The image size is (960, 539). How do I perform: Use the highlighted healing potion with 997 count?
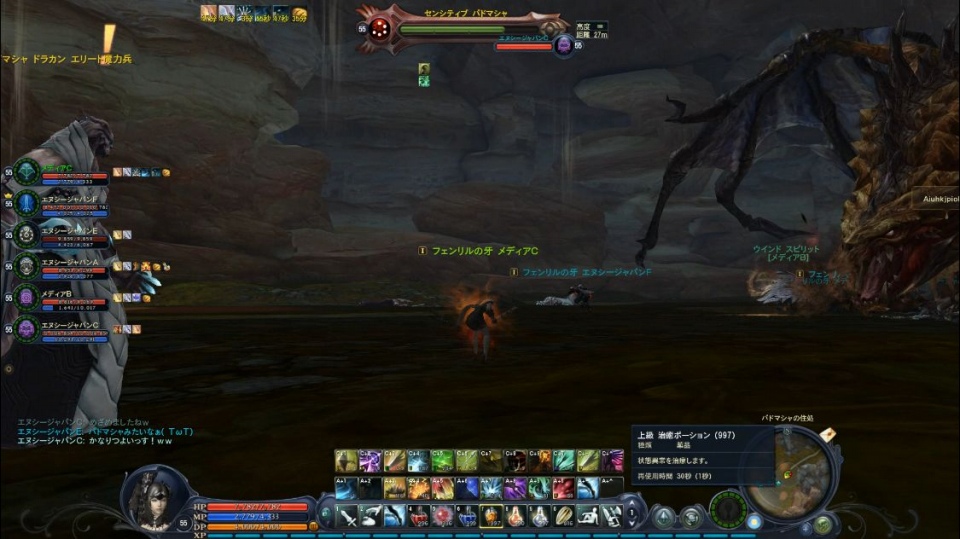(491, 516)
